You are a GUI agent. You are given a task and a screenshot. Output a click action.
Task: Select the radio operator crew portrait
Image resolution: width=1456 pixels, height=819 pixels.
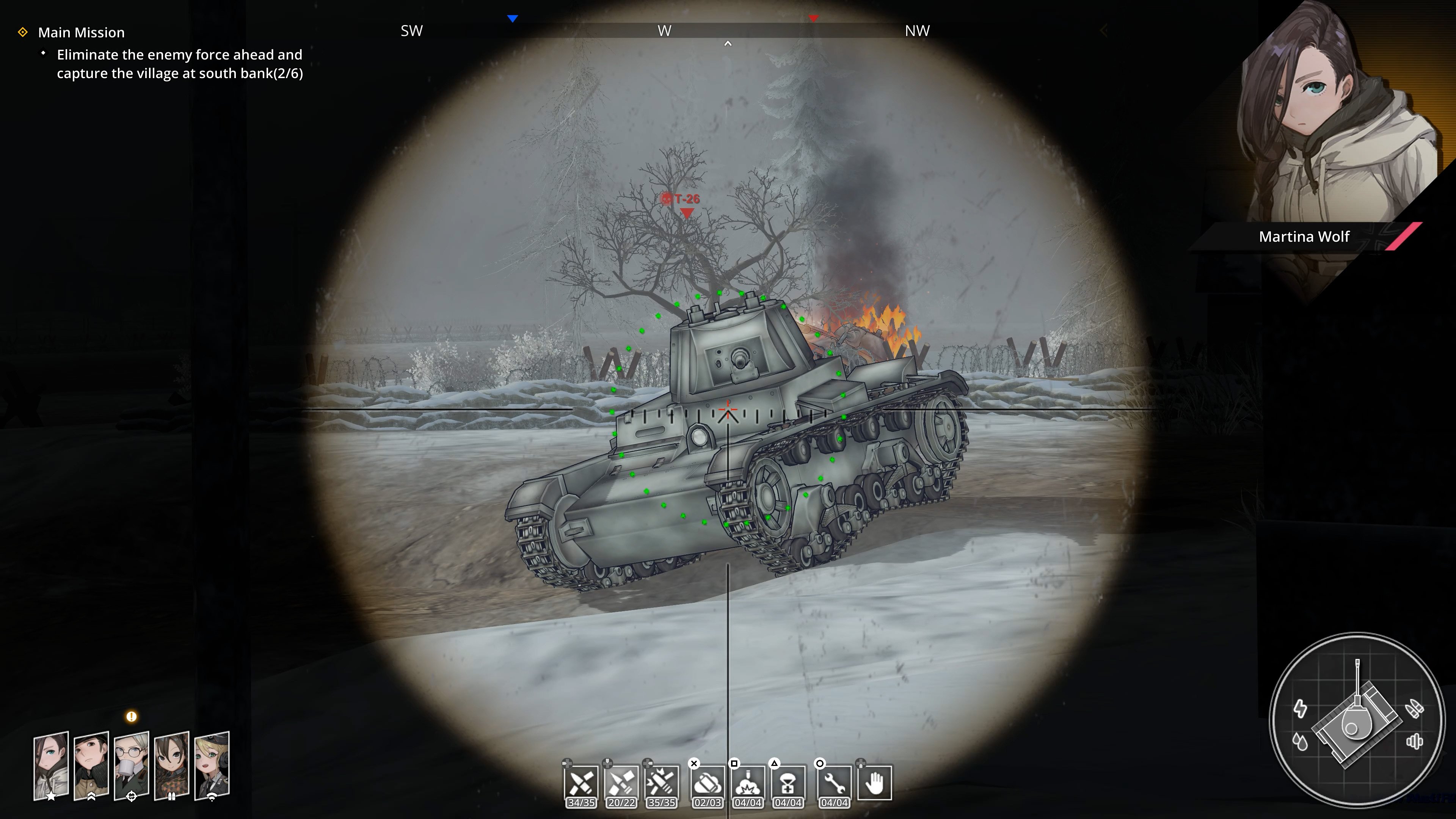tap(212, 766)
